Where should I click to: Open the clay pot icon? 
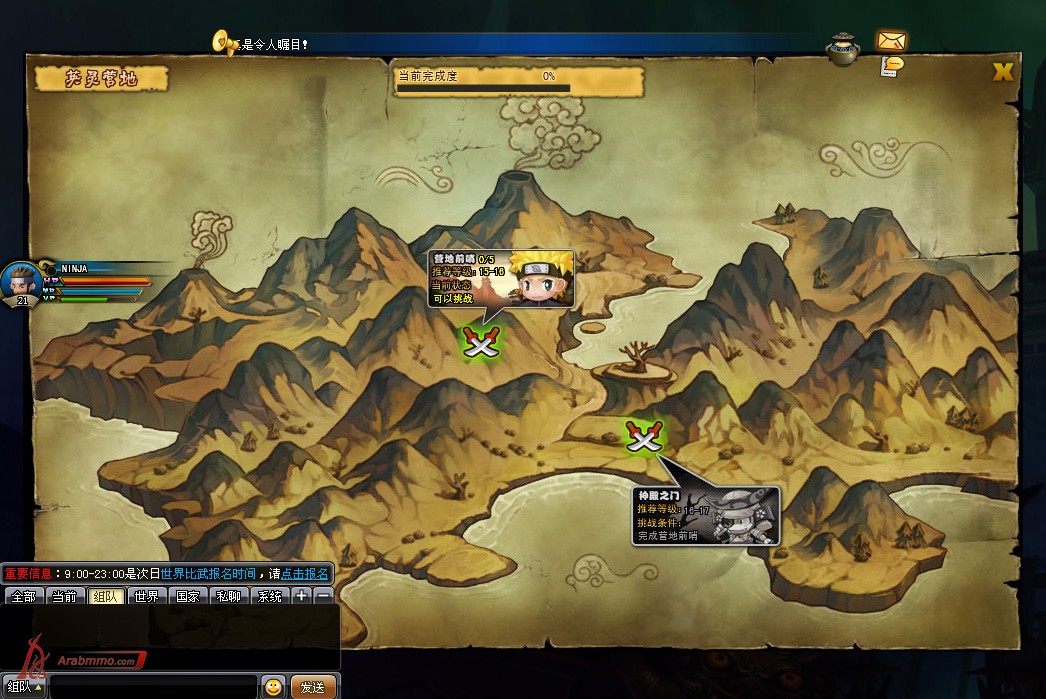pyautogui.click(x=843, y=48)
